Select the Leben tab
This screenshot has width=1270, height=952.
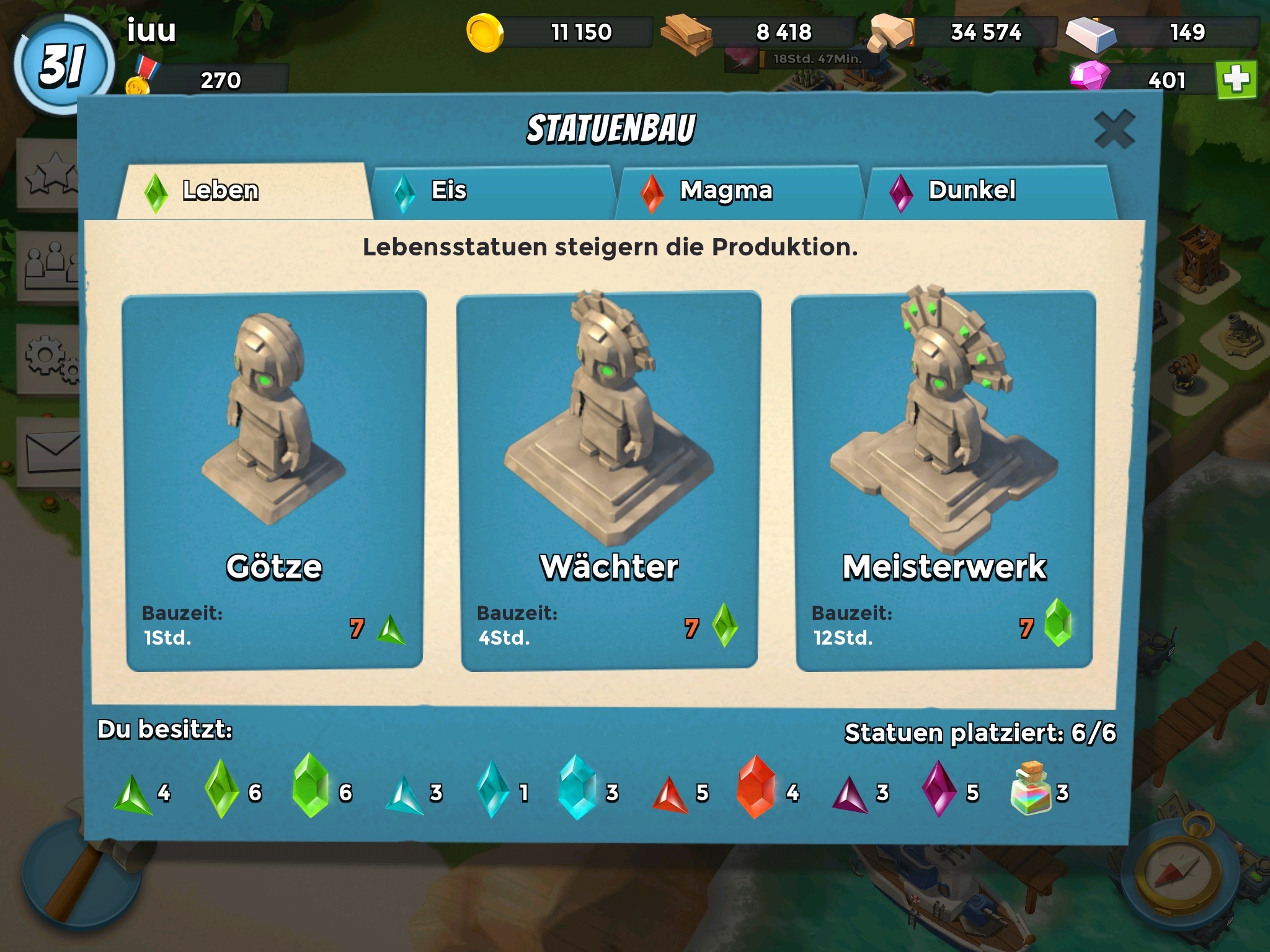click(244, 191)
